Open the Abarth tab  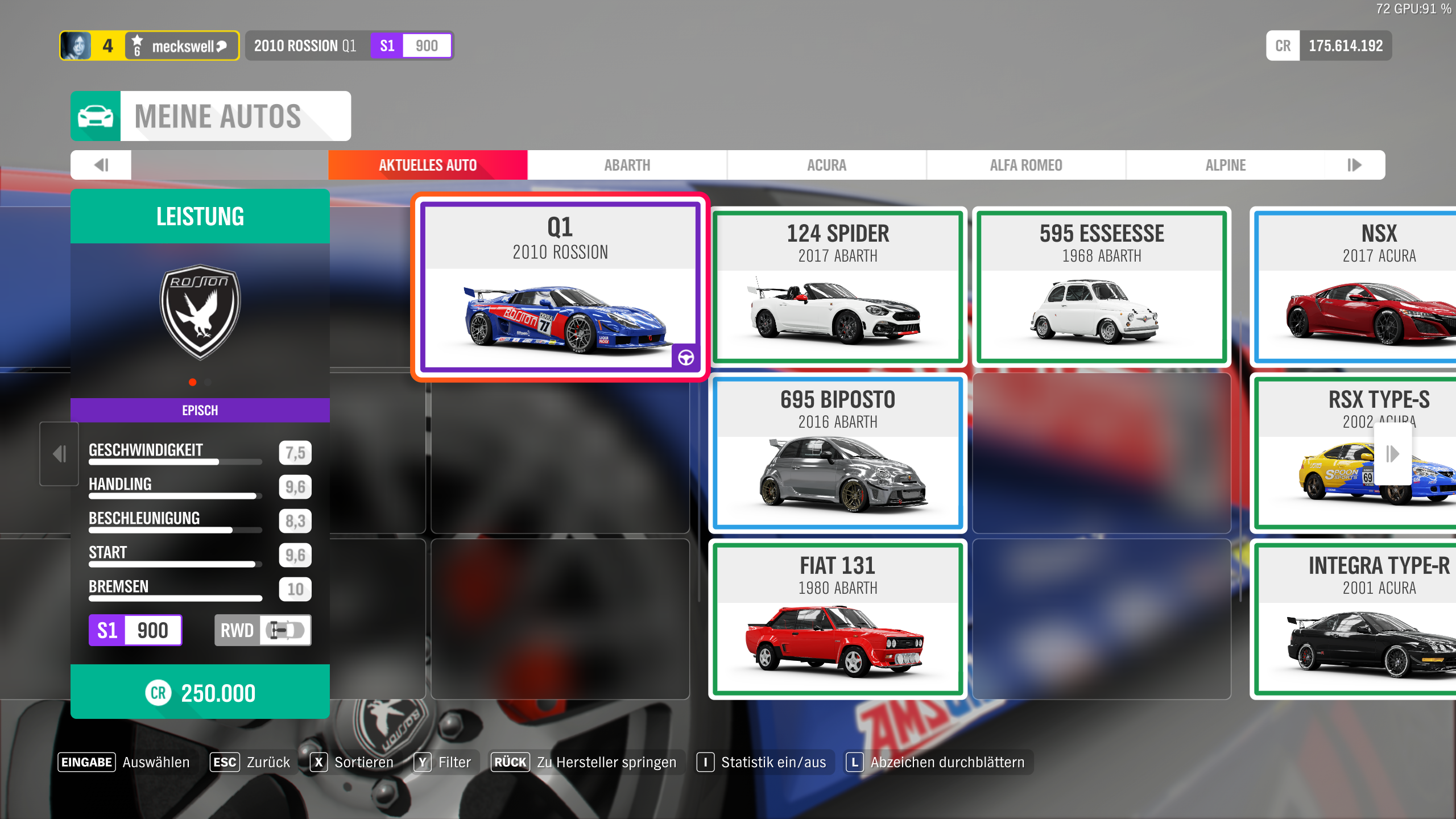[x=627, y=165]
